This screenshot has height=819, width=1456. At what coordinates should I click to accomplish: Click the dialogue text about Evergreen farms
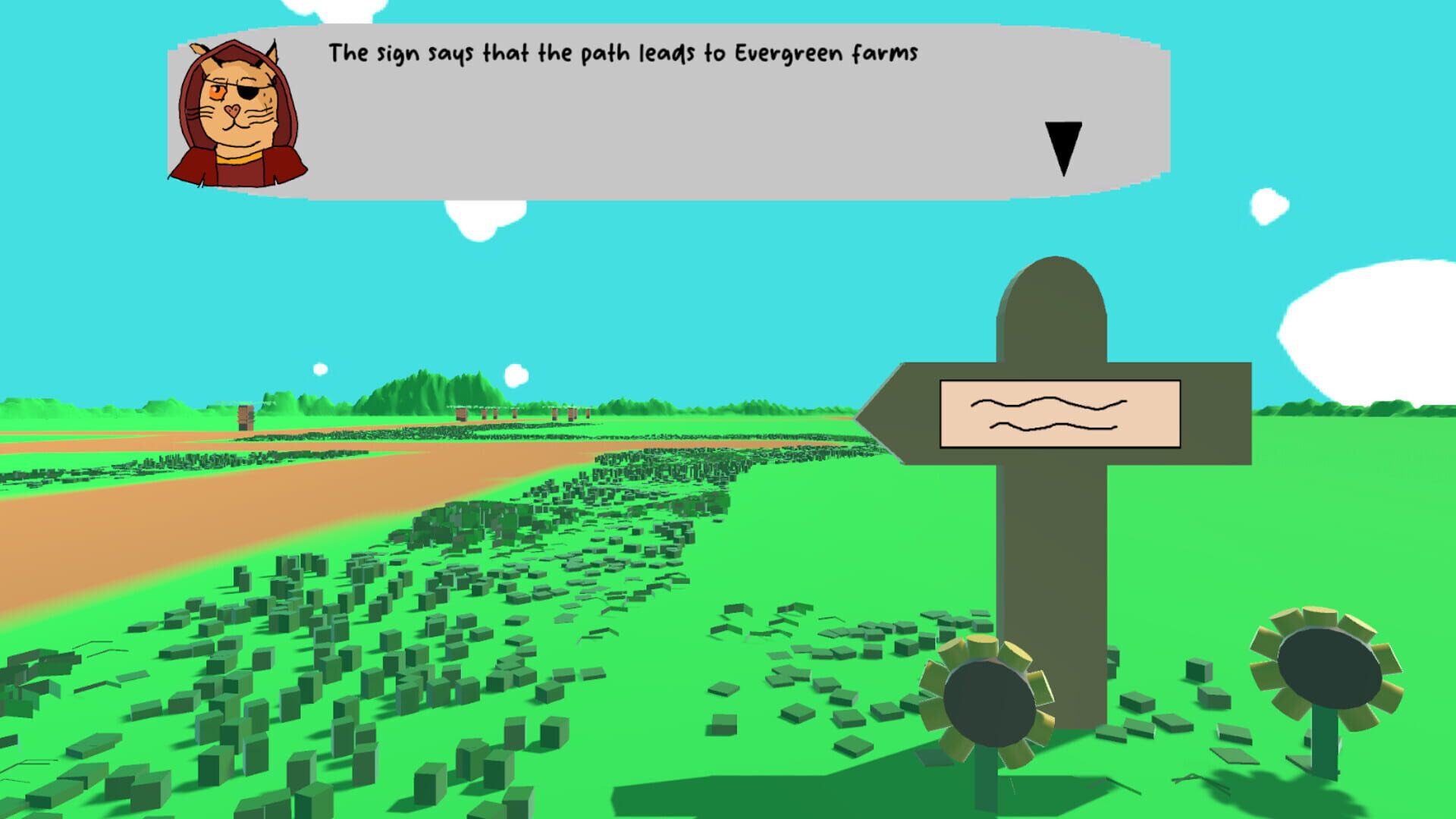point(622,52)
